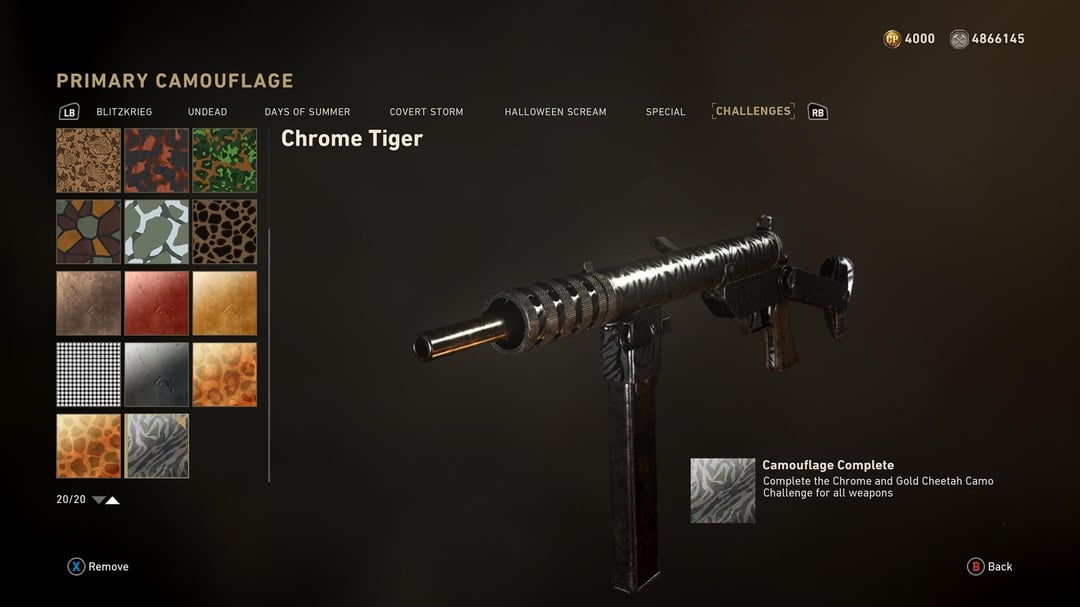Apply the worn bronze camo swatch

click(x=88, y=303)
